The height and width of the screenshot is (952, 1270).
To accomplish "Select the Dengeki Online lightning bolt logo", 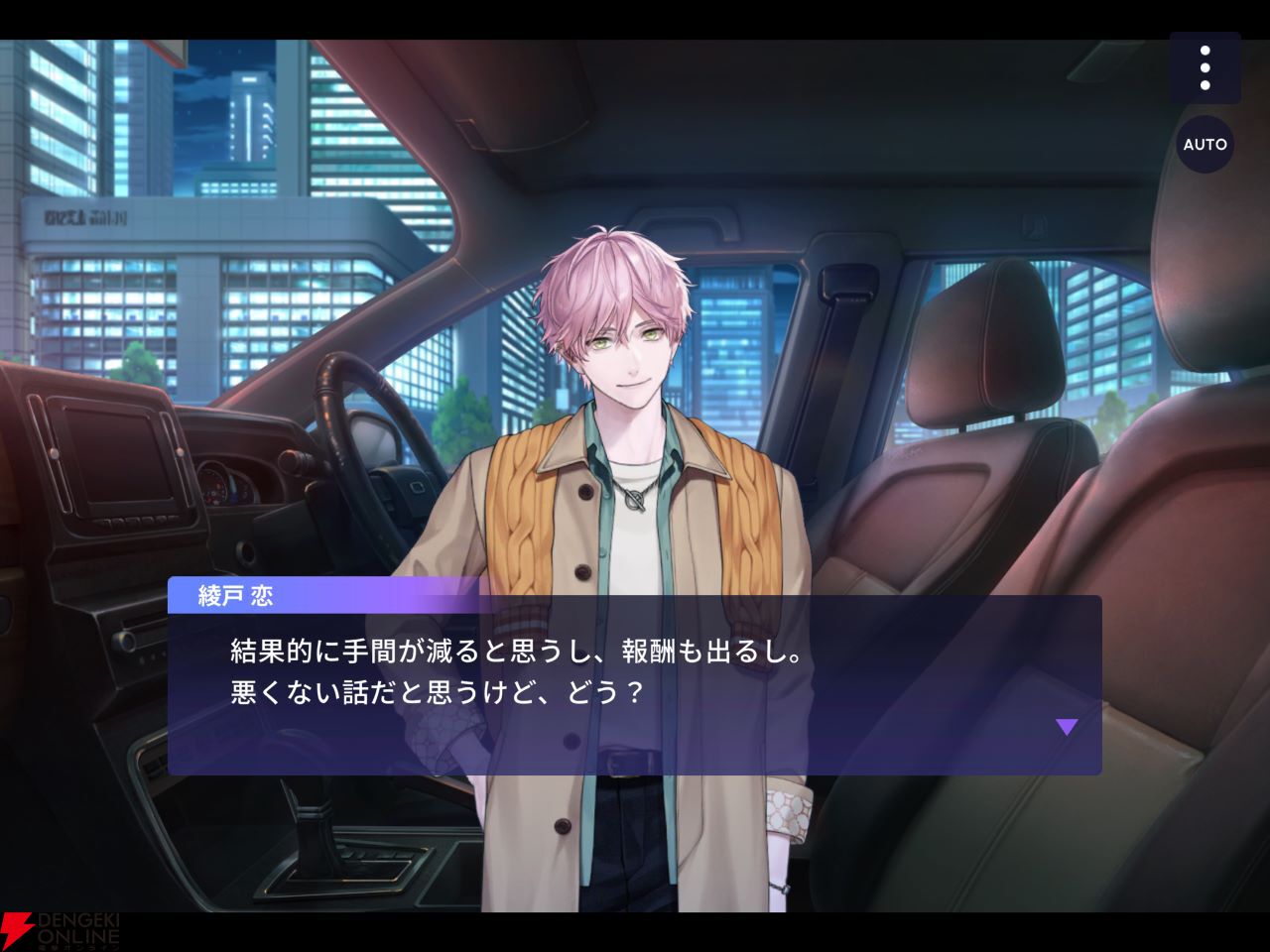I will (x=20, y=930).
